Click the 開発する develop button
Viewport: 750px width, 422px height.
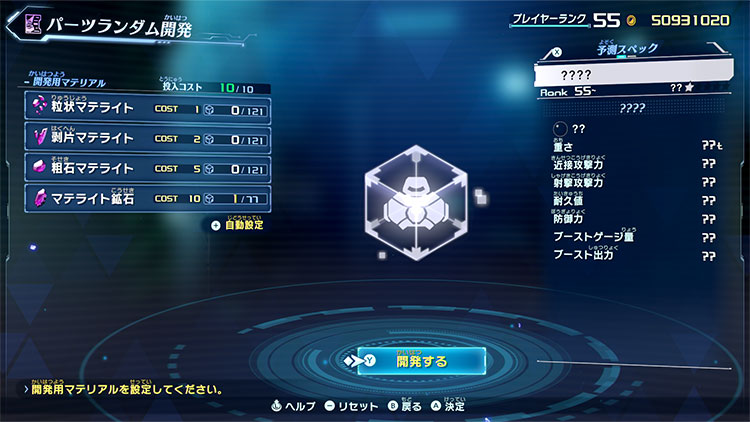[421, 360]
